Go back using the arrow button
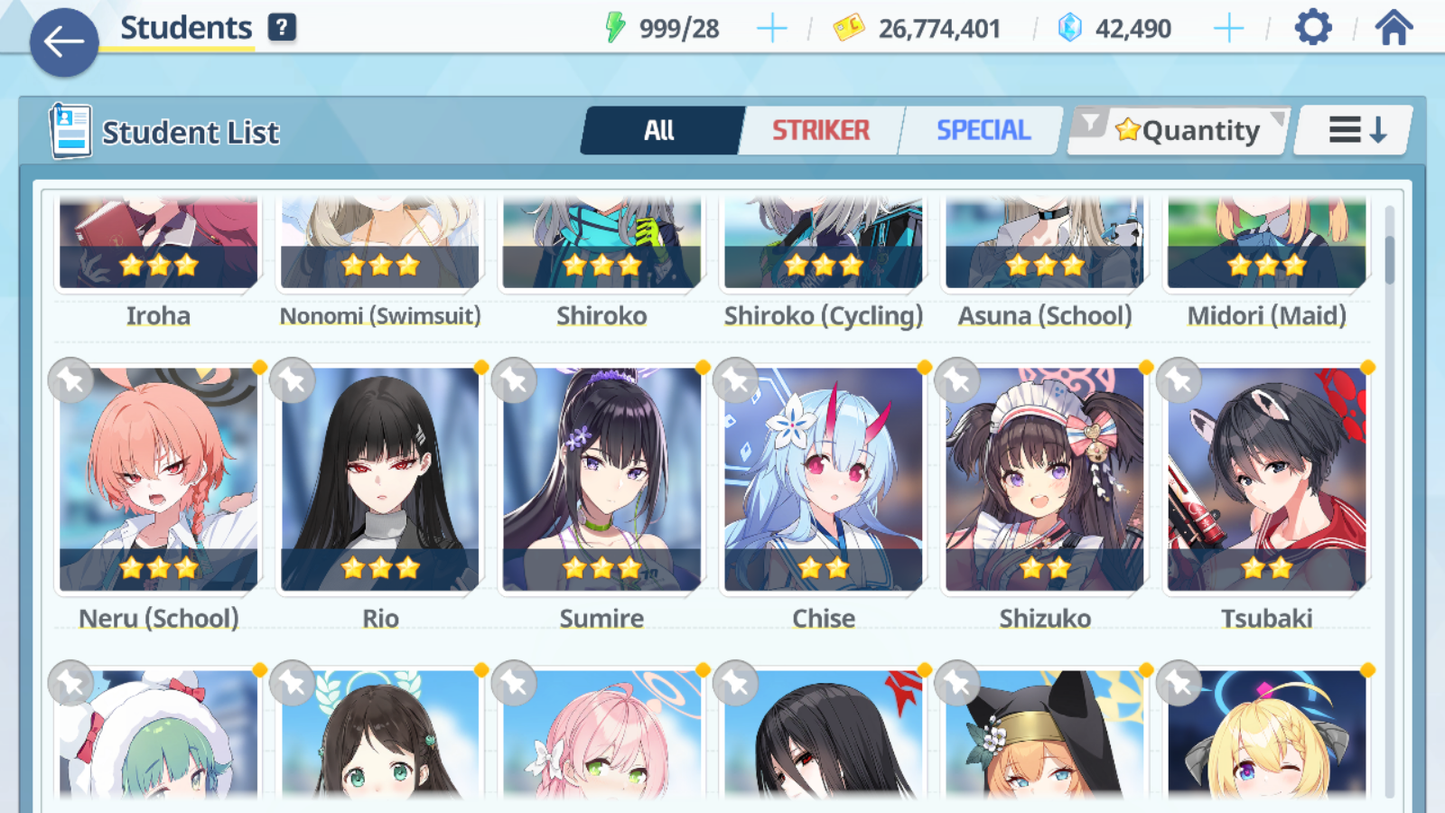The image size is (1445, 813). (x=64, y=42)
